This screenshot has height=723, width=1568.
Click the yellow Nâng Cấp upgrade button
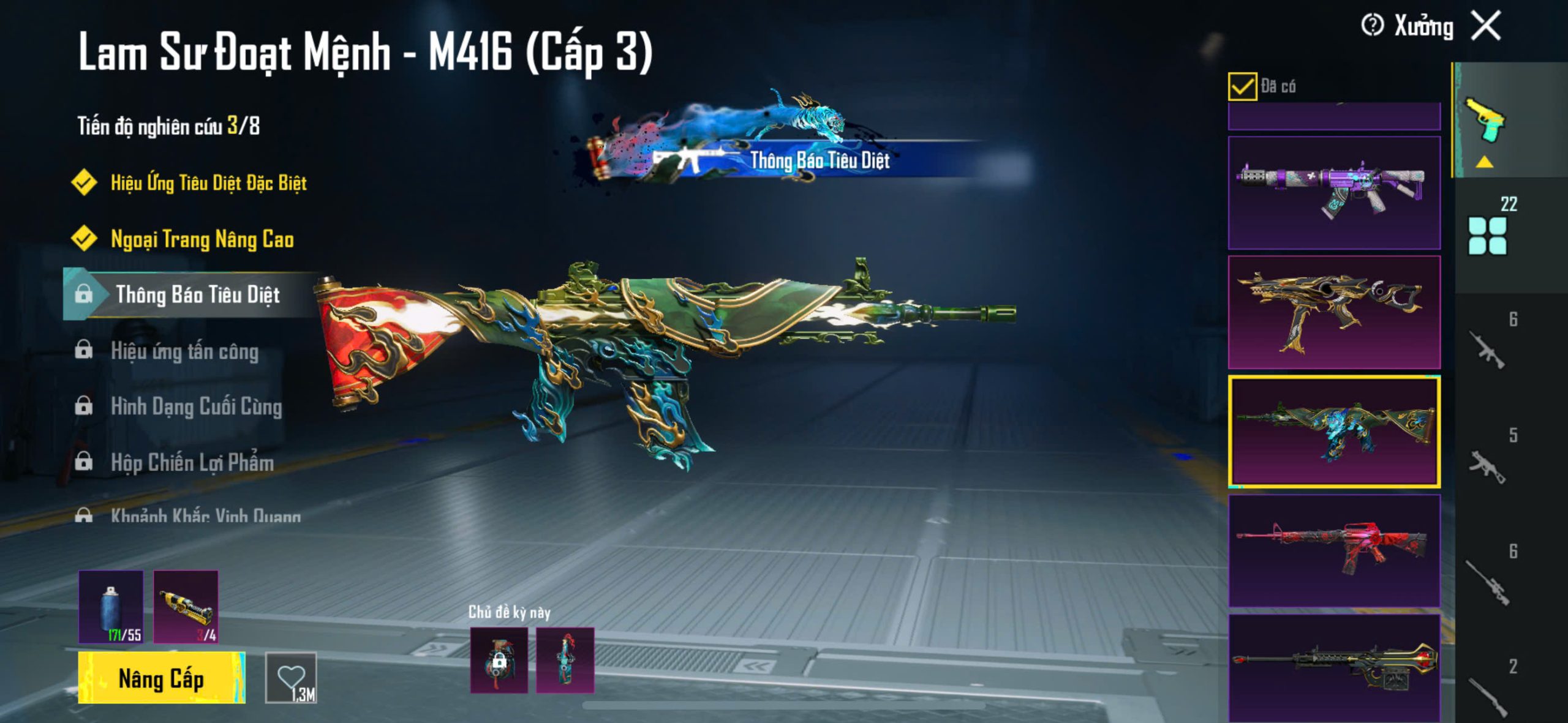click(161, 678)
